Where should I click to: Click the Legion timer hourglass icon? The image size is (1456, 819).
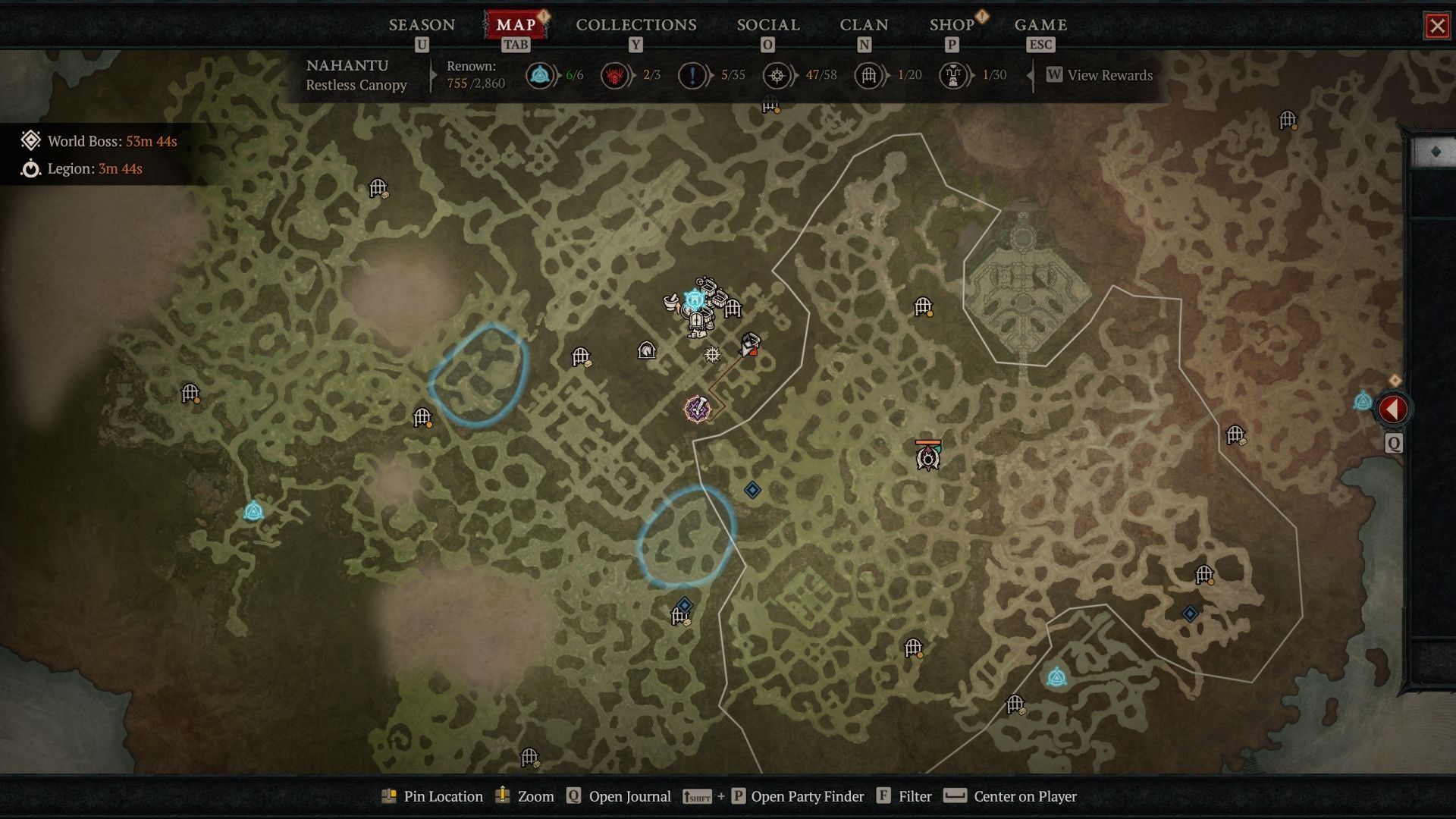[x=30, y=169]
